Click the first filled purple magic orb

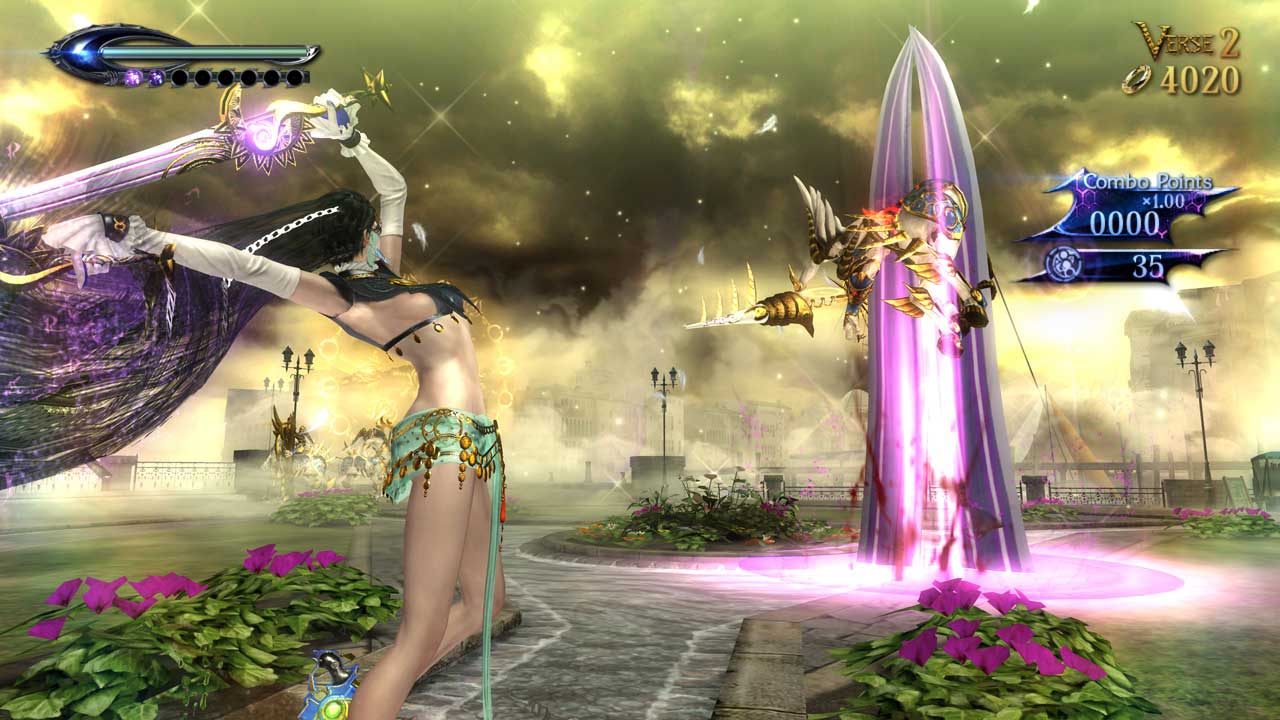(x=132, y=77)
